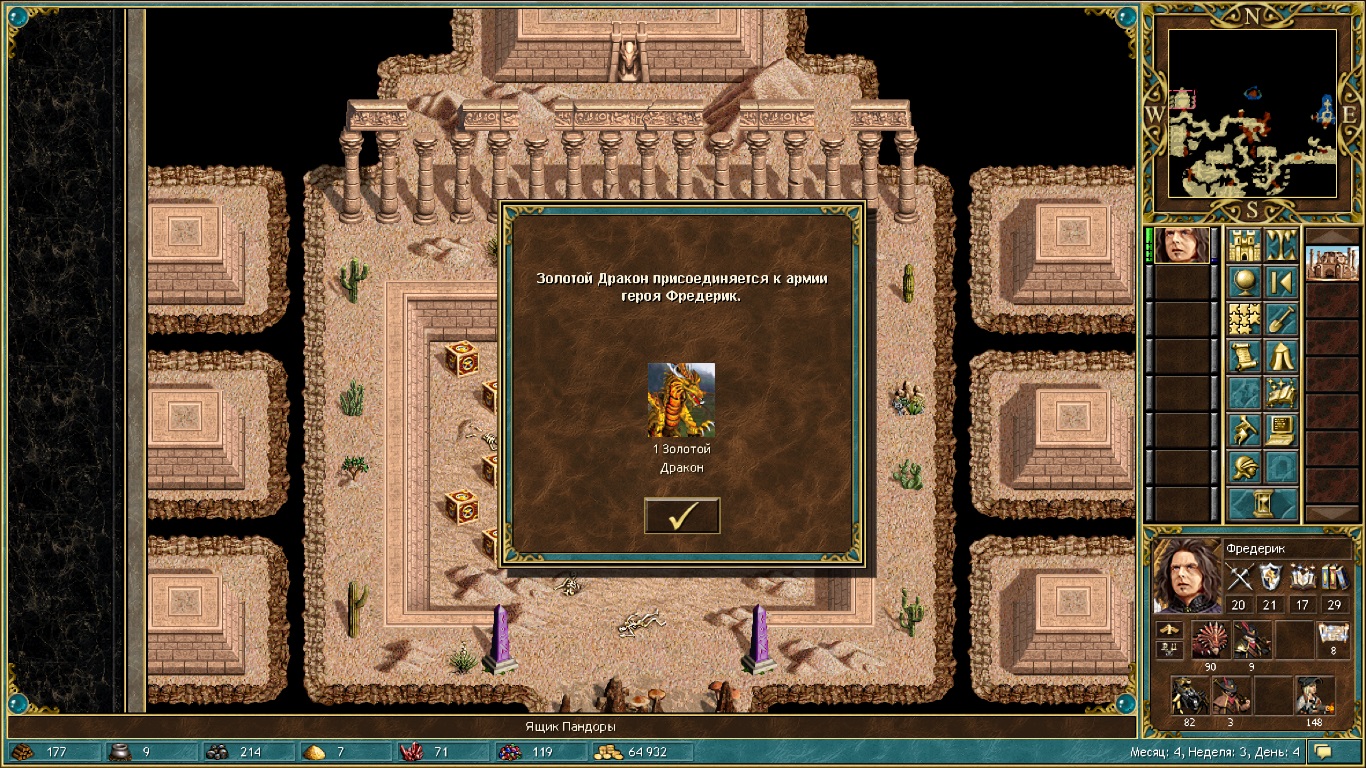Activate the dig shovel button
The width and height of the screenshot is (1366, 768).
coord(1281,320)
